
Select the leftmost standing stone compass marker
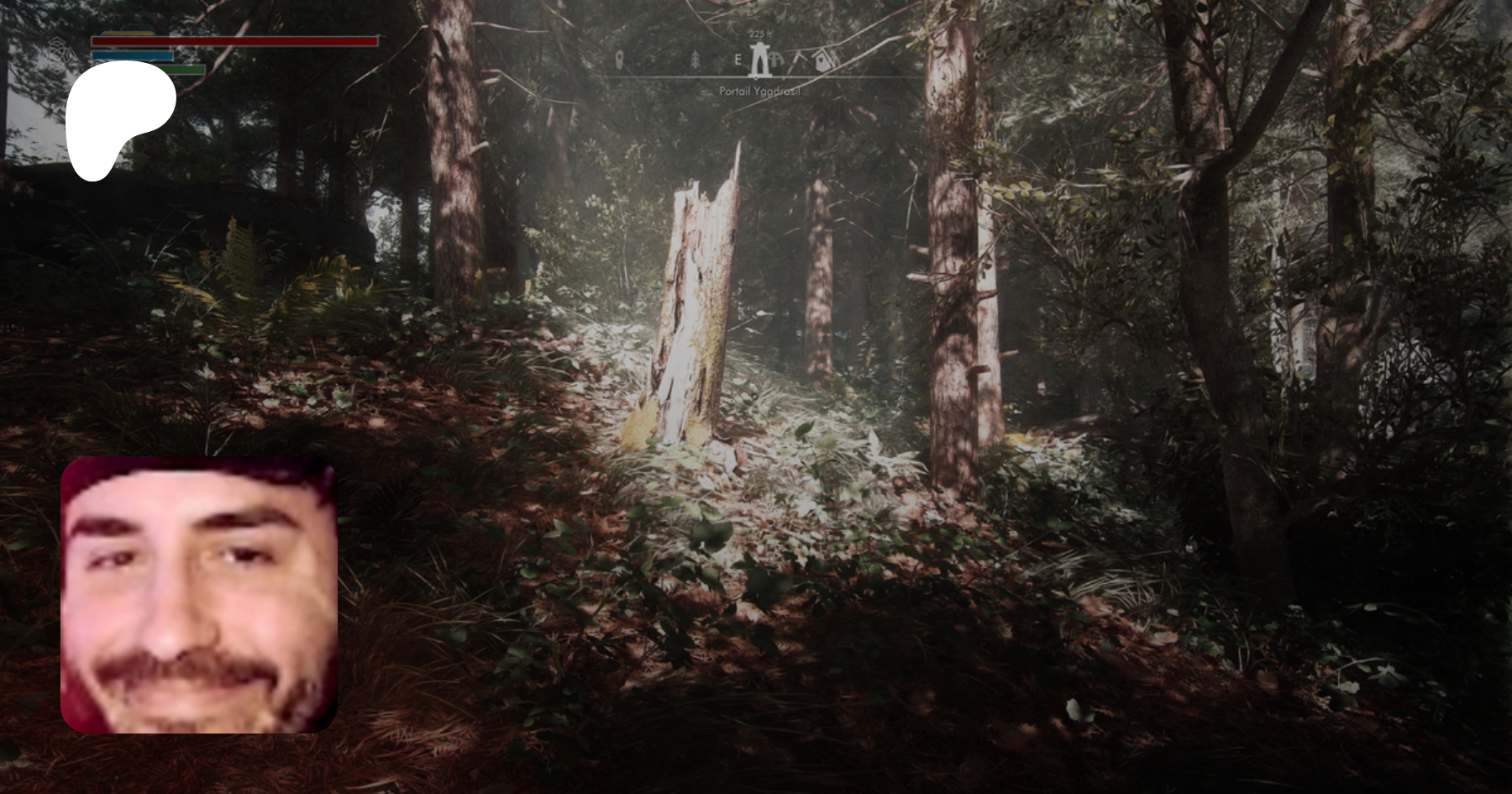click(x=620, y=60)
